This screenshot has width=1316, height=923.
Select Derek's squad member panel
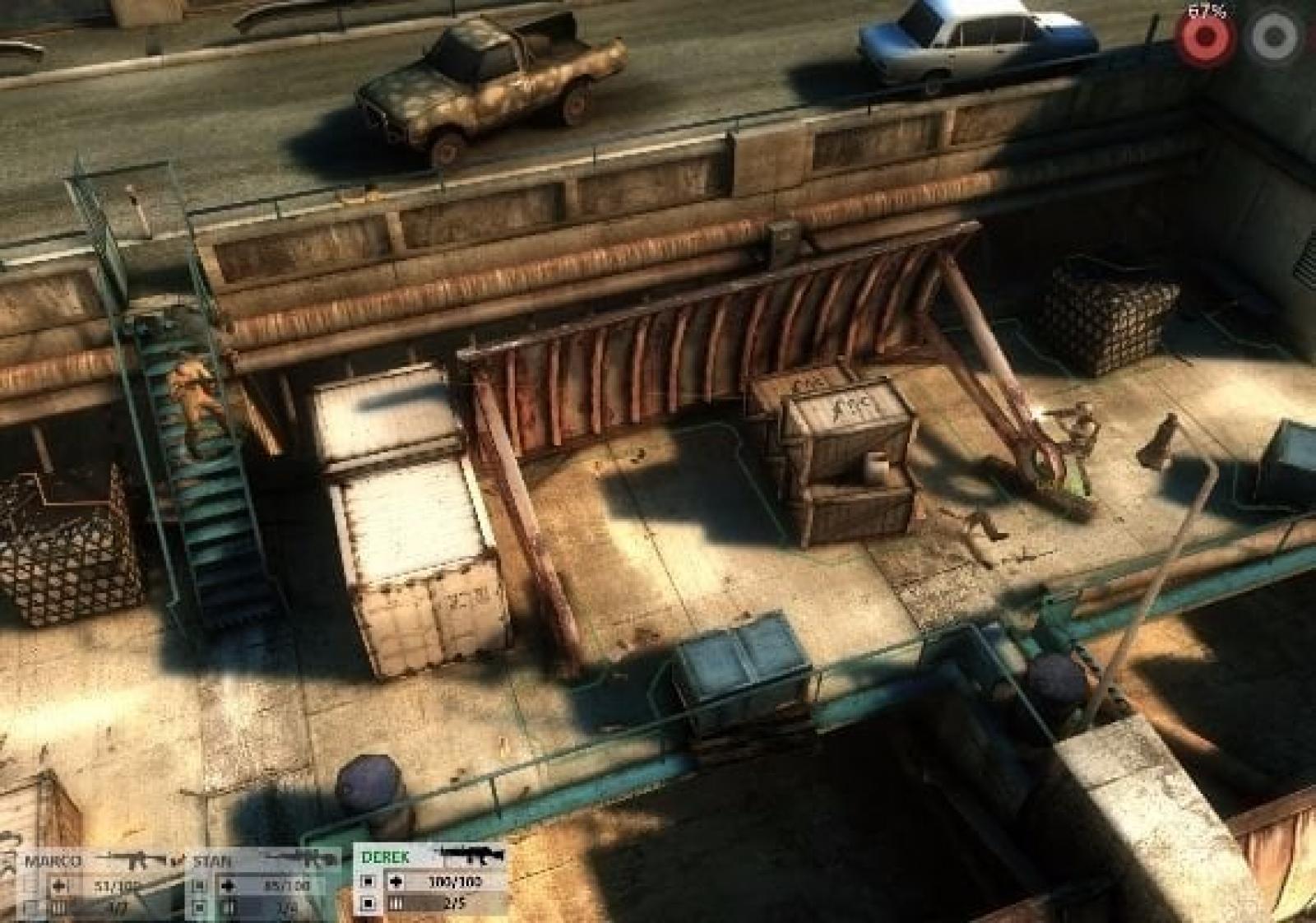click(x=385, y=857)
